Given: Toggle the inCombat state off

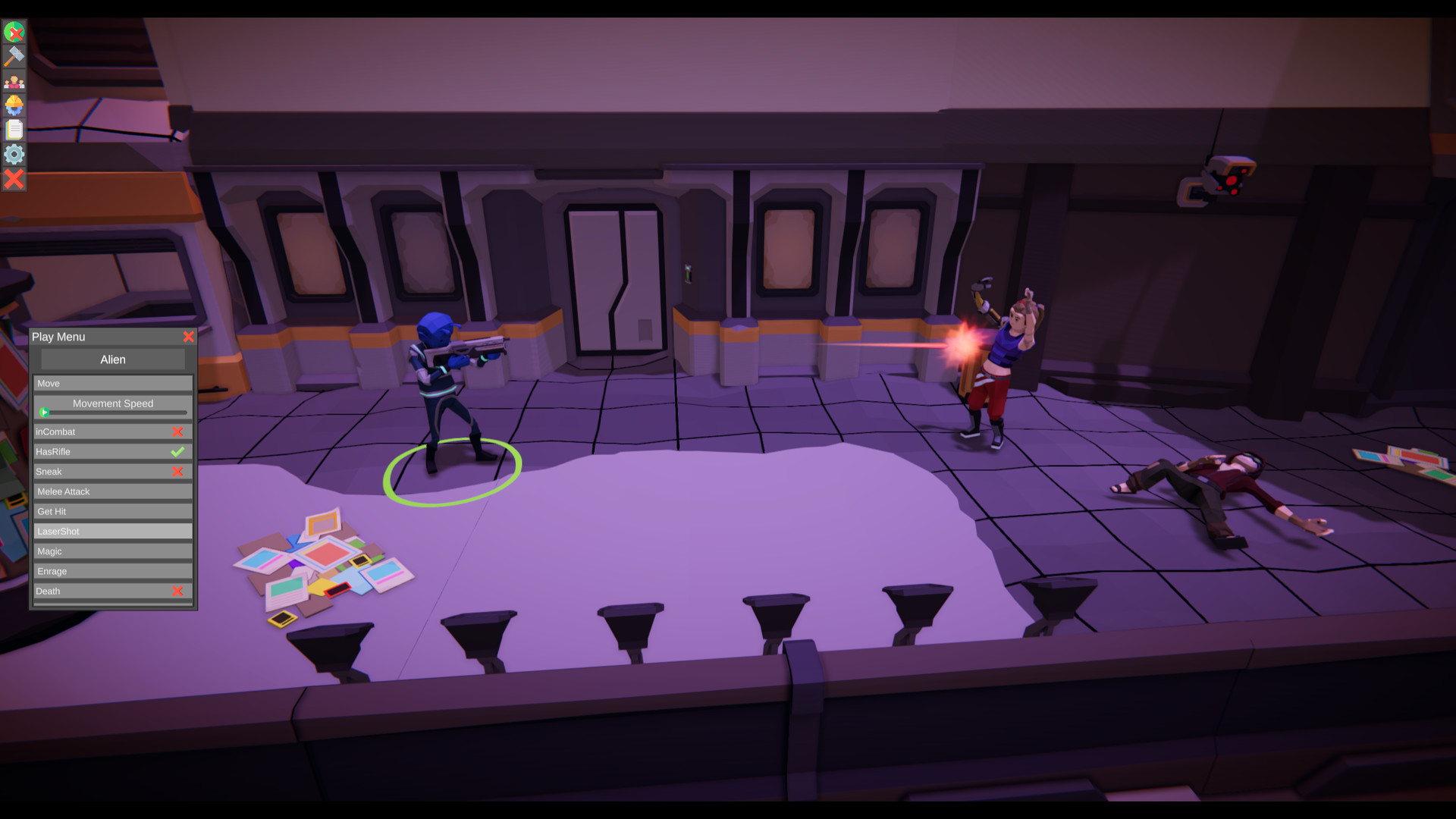Looking at the screenshot, I should click(178, 431).
